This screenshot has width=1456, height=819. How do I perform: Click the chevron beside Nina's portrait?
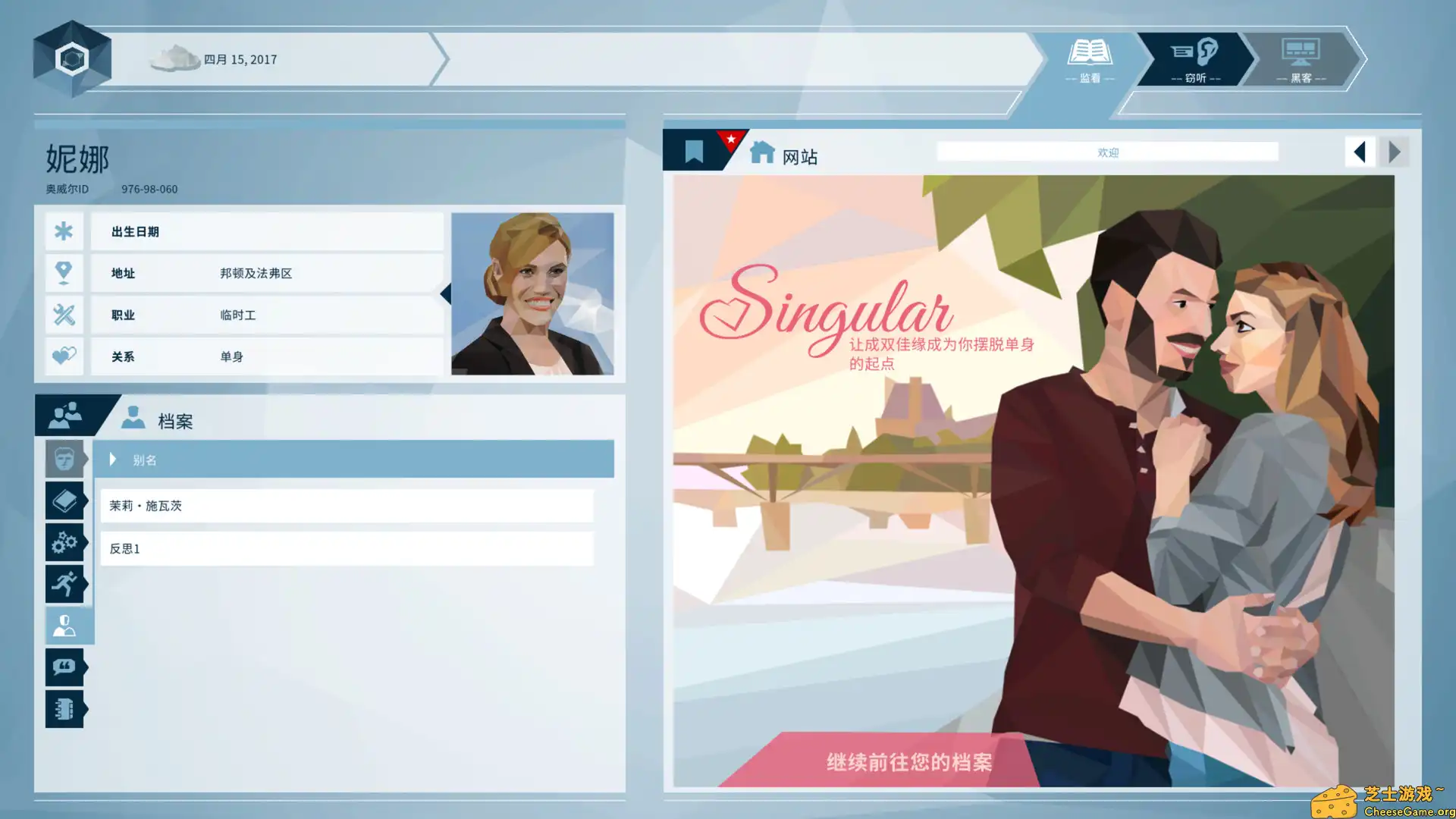point(447,294)
